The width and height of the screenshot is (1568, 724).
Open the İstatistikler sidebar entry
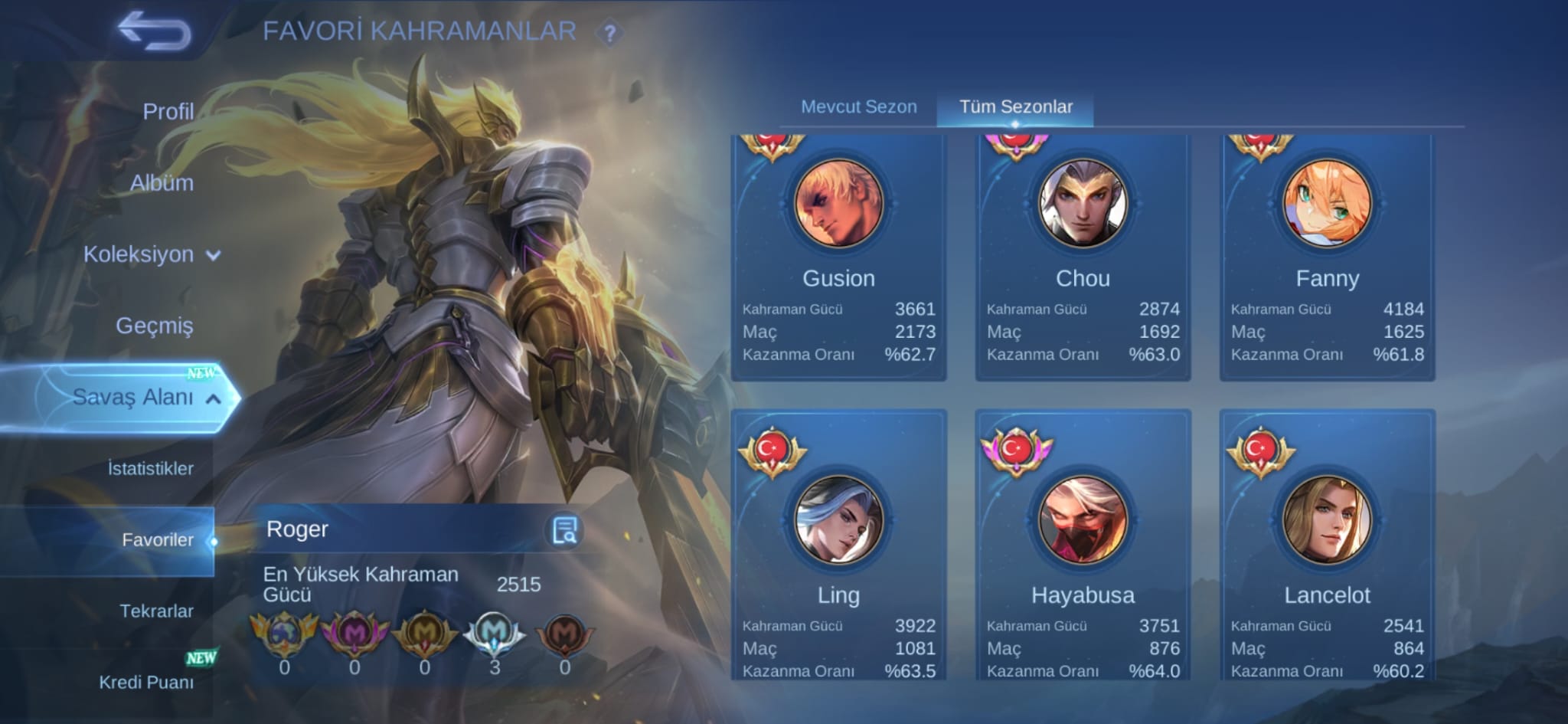point(150,468)
